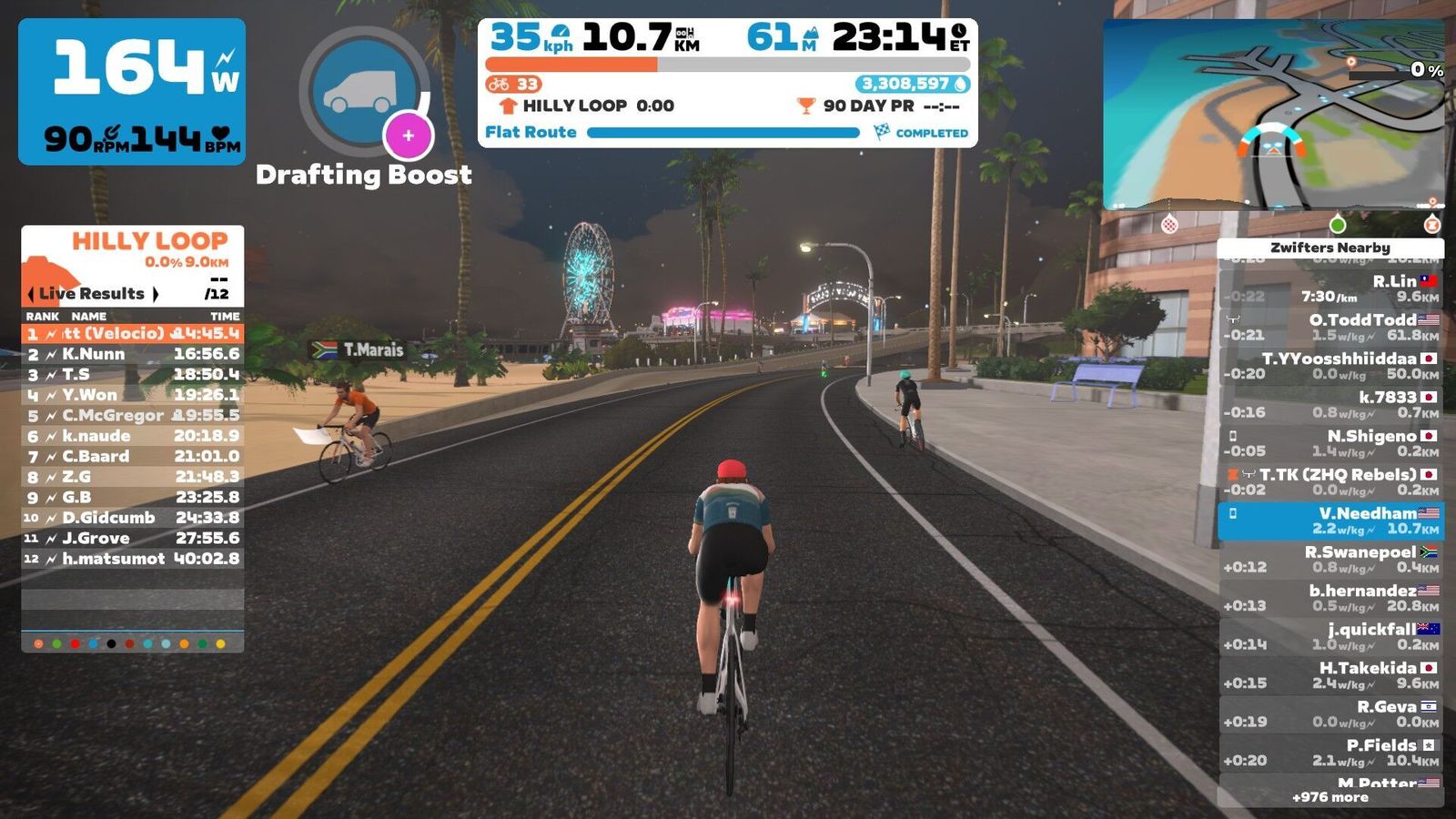This screenshot has width=1456, height=819.
Task: Click h.matsumot leaderboard row
Action: tap(133, 559)
